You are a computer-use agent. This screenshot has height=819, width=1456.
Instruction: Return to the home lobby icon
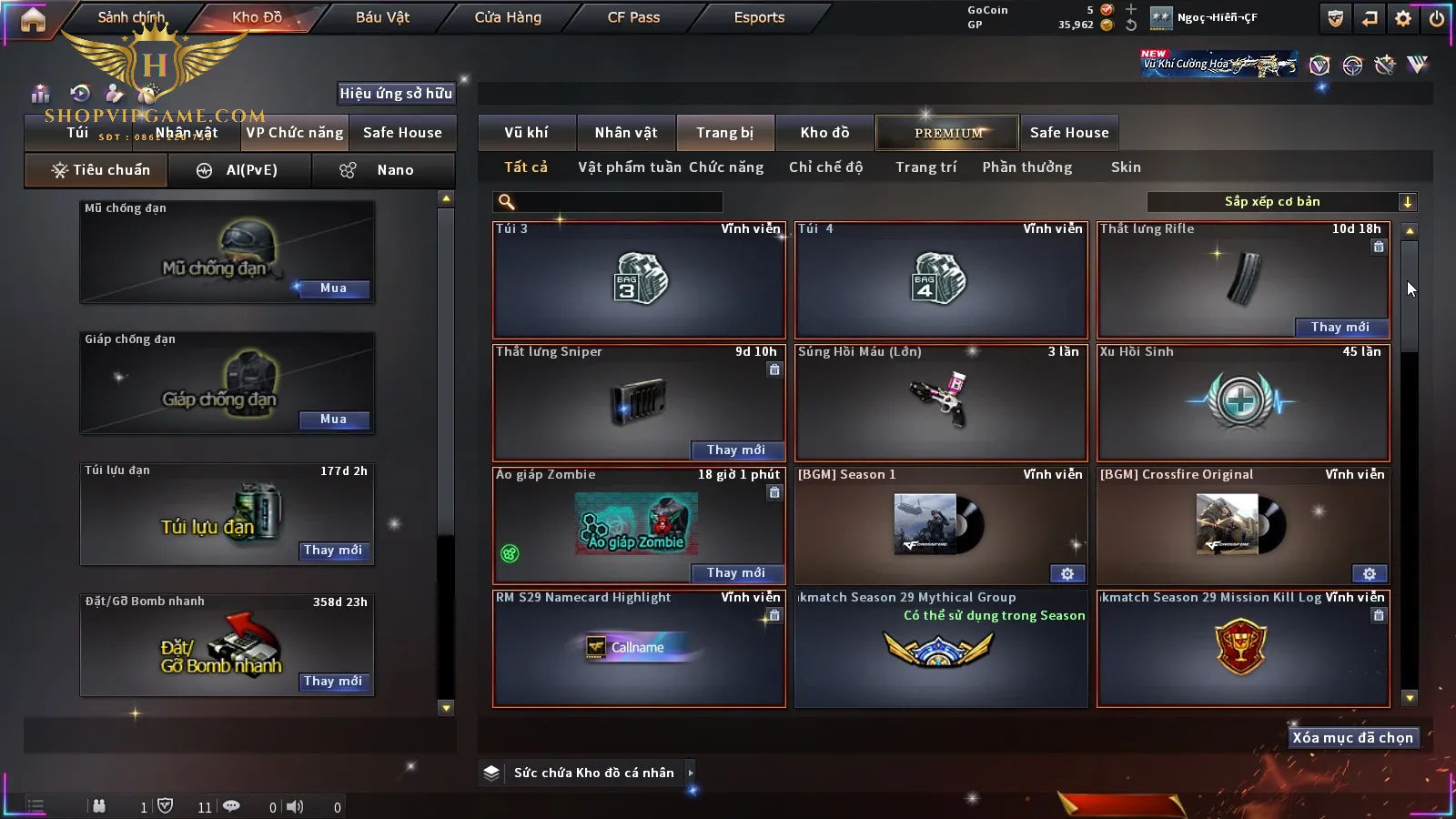click(x=33, y=19)
